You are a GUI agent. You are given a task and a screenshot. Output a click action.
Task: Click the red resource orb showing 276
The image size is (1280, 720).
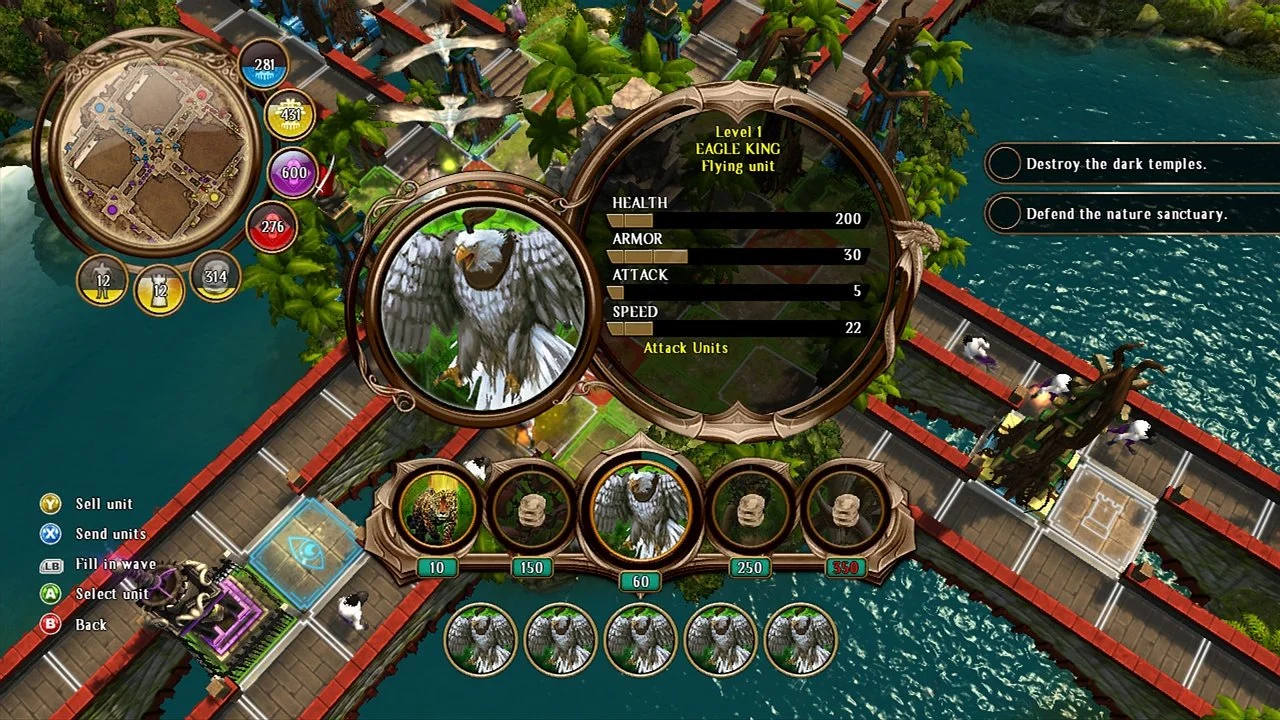pos(272,227)
